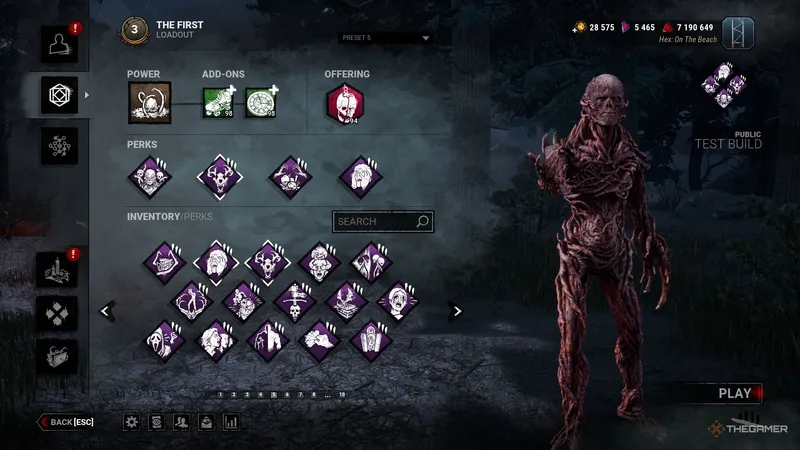Show the next page of inventory perks
The width and height of the screenshot is (800, 450).
click(x=457, y=311)
